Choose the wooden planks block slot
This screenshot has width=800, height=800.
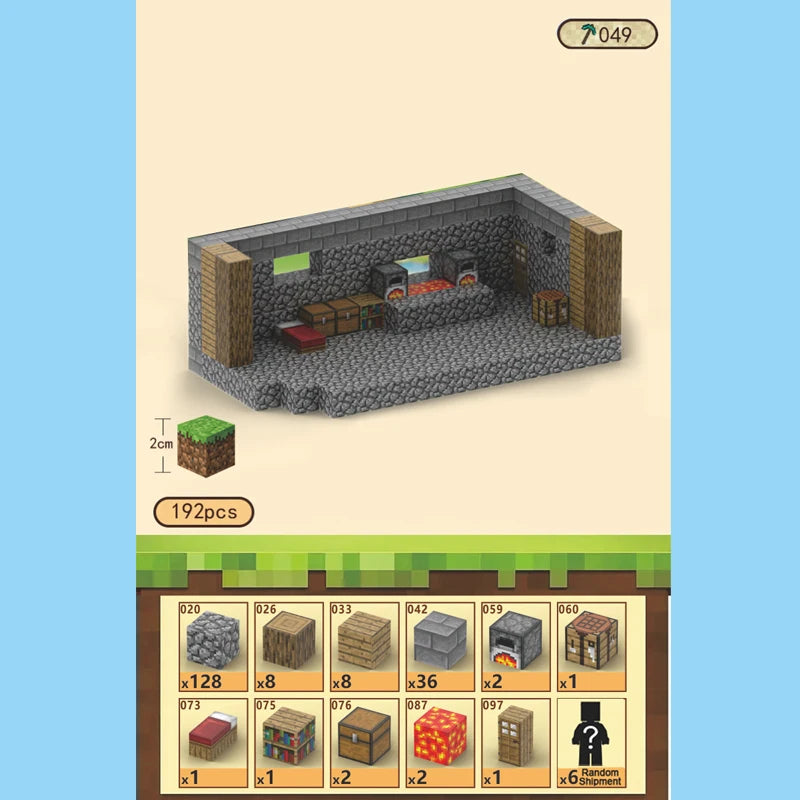[x=364, y=646]
